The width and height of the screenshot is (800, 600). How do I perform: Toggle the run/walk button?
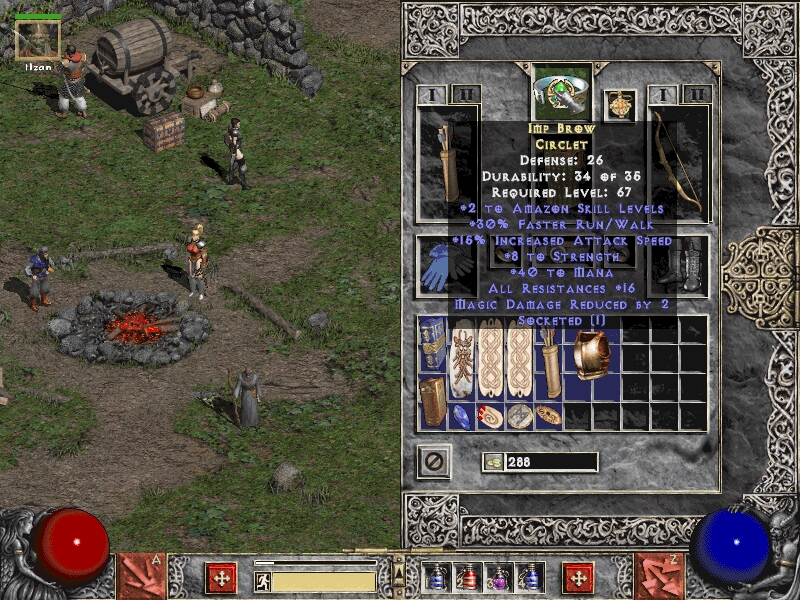(x=262, y=580)
